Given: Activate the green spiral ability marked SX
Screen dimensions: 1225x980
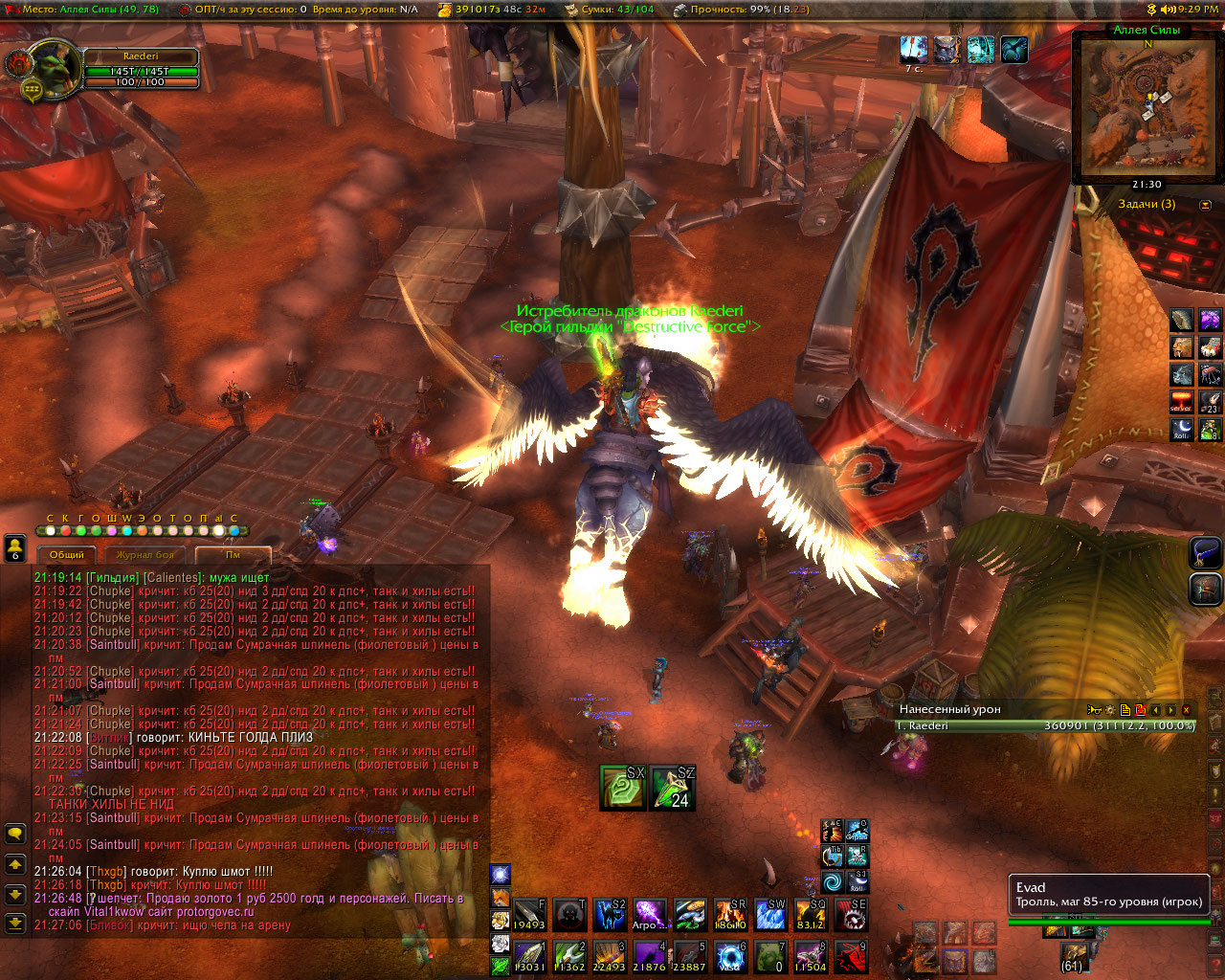Looking at the screenshot, I should 622,788.
